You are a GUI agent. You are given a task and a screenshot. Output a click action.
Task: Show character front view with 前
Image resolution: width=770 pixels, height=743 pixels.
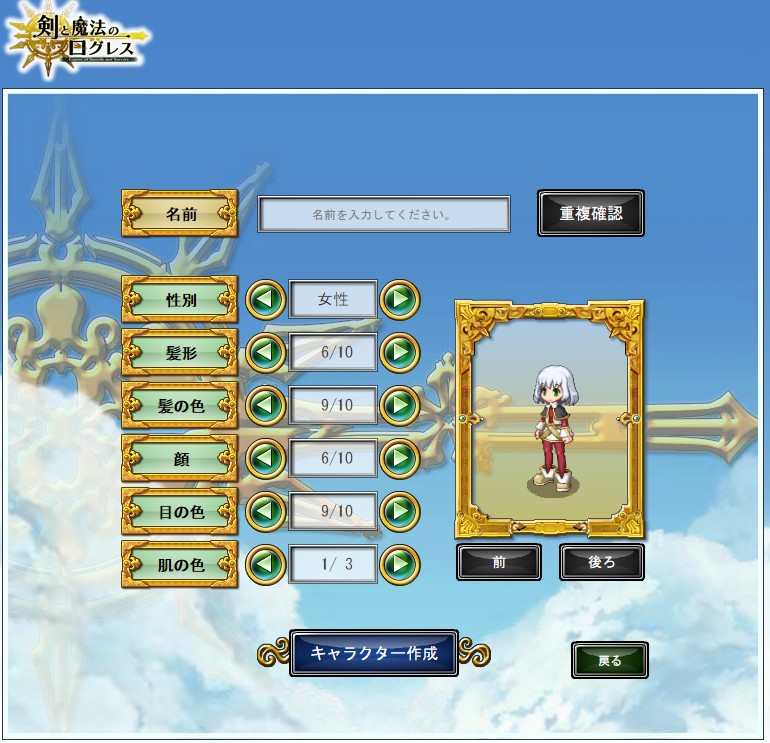coord(499,562)
